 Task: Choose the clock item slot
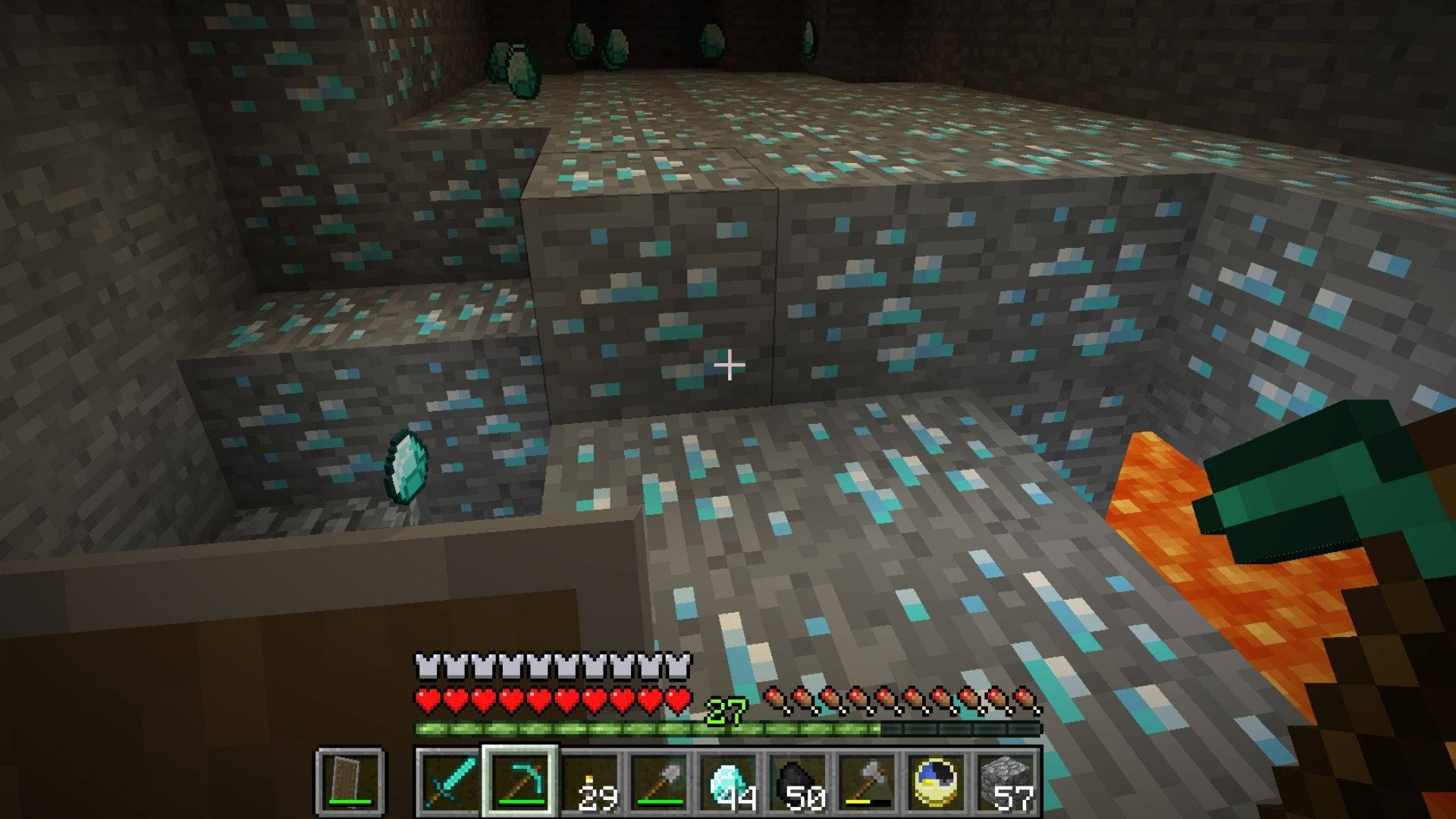(x=938, y=781)
